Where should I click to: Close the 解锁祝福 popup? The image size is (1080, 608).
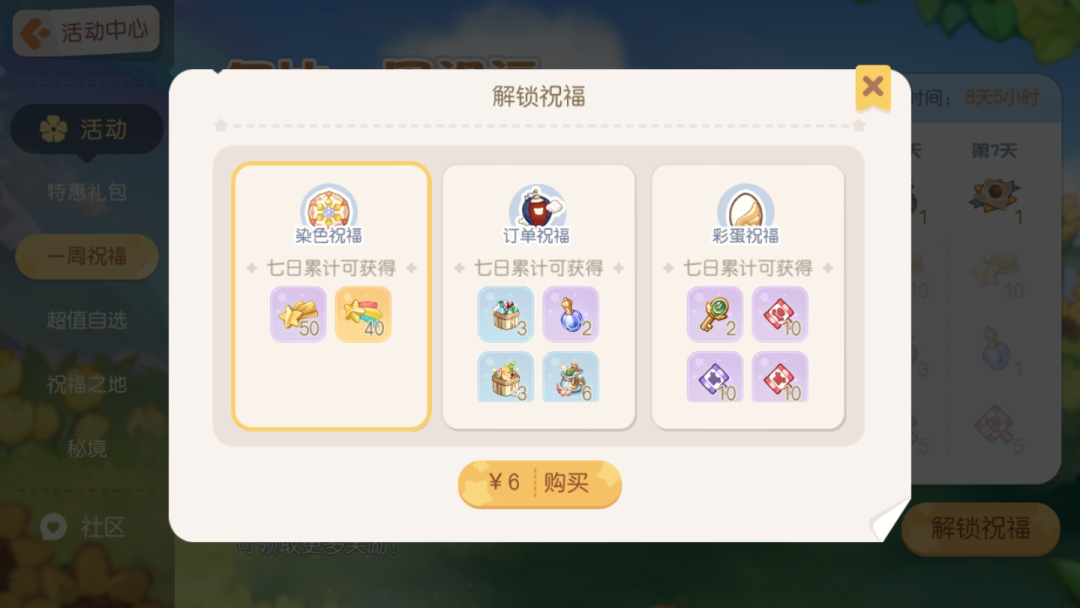click(873, 87)
